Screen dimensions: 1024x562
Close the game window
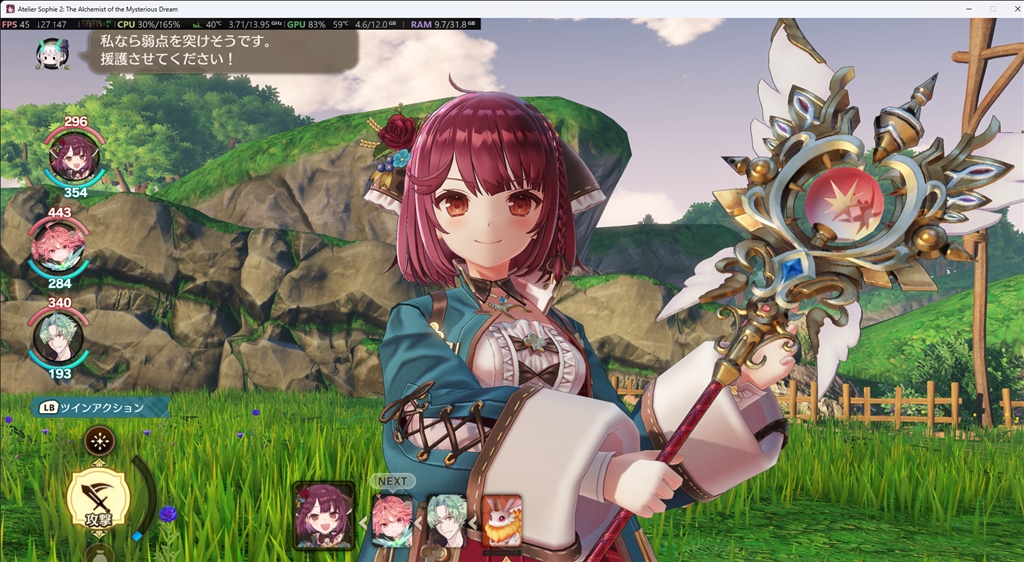(1009, 8)
